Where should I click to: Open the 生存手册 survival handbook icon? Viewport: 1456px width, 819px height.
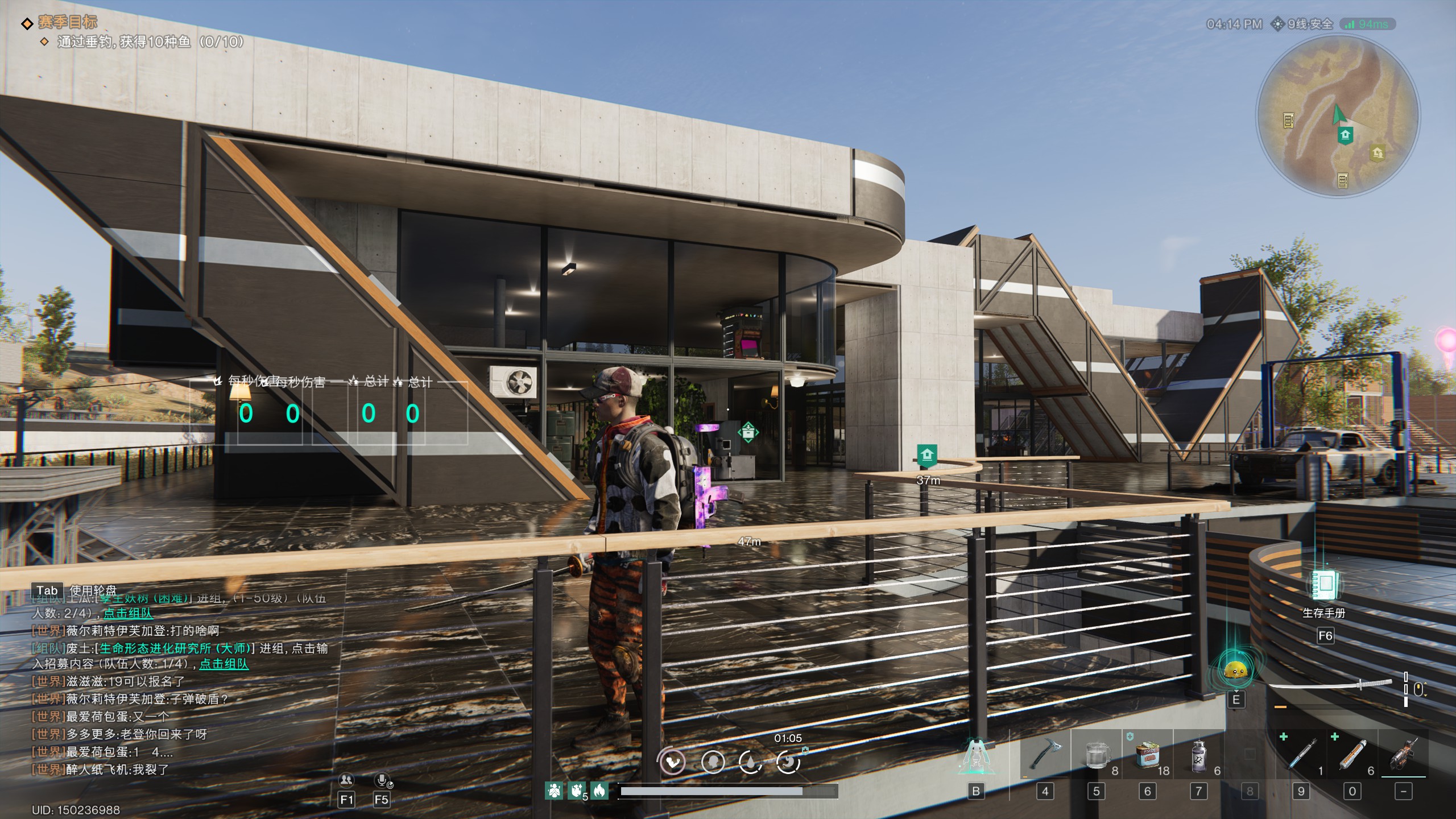(x=1325, y=585)
